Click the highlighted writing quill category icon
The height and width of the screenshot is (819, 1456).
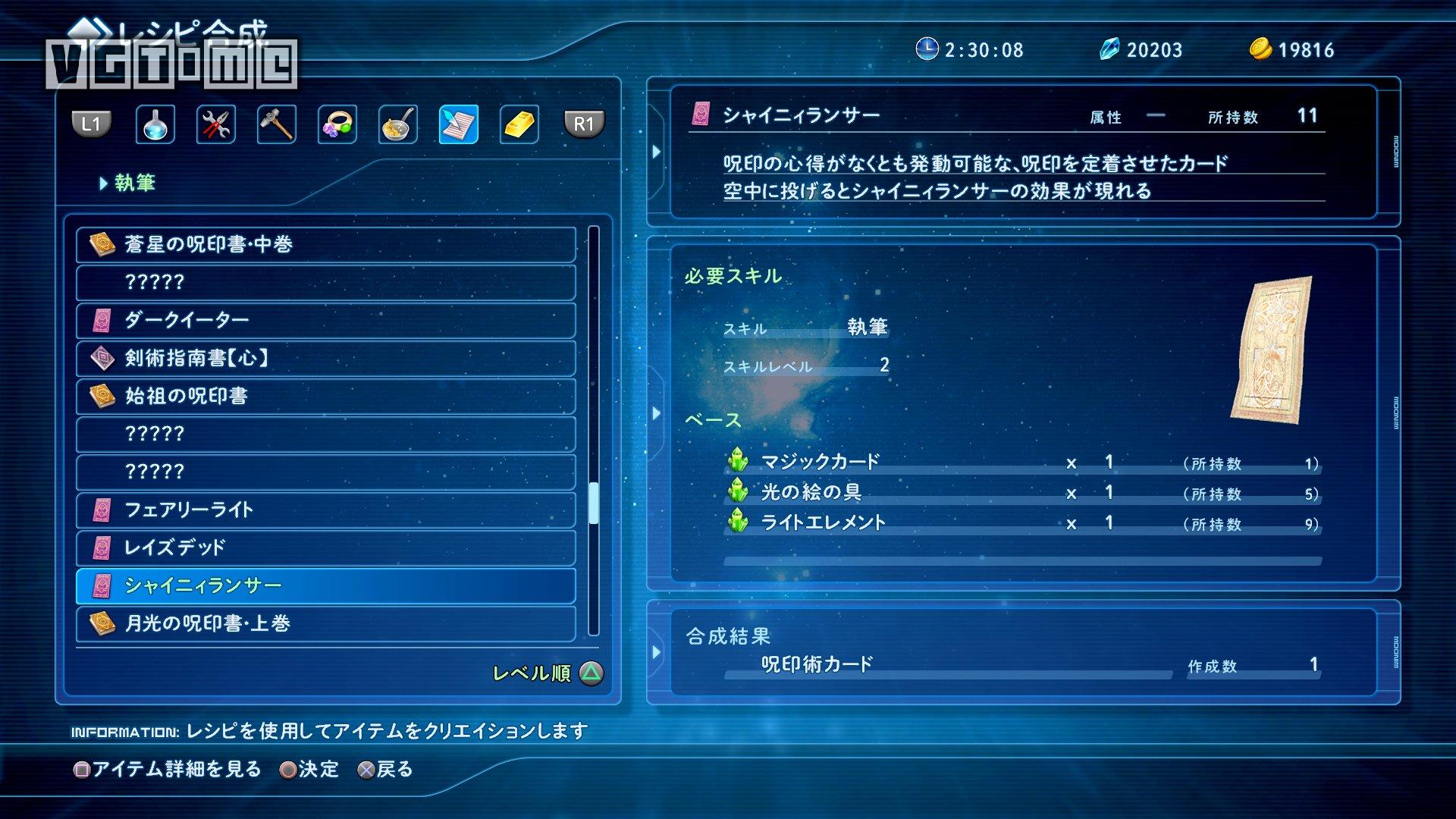click(x=458, y=124)
